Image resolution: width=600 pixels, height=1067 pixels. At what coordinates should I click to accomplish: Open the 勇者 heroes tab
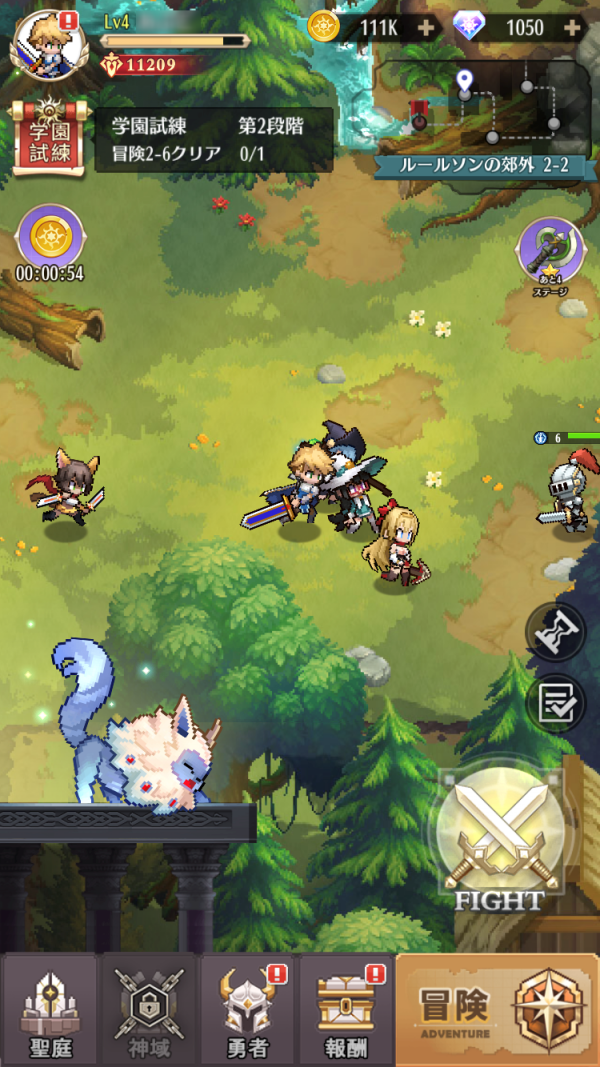click(x=247, y=1008)
